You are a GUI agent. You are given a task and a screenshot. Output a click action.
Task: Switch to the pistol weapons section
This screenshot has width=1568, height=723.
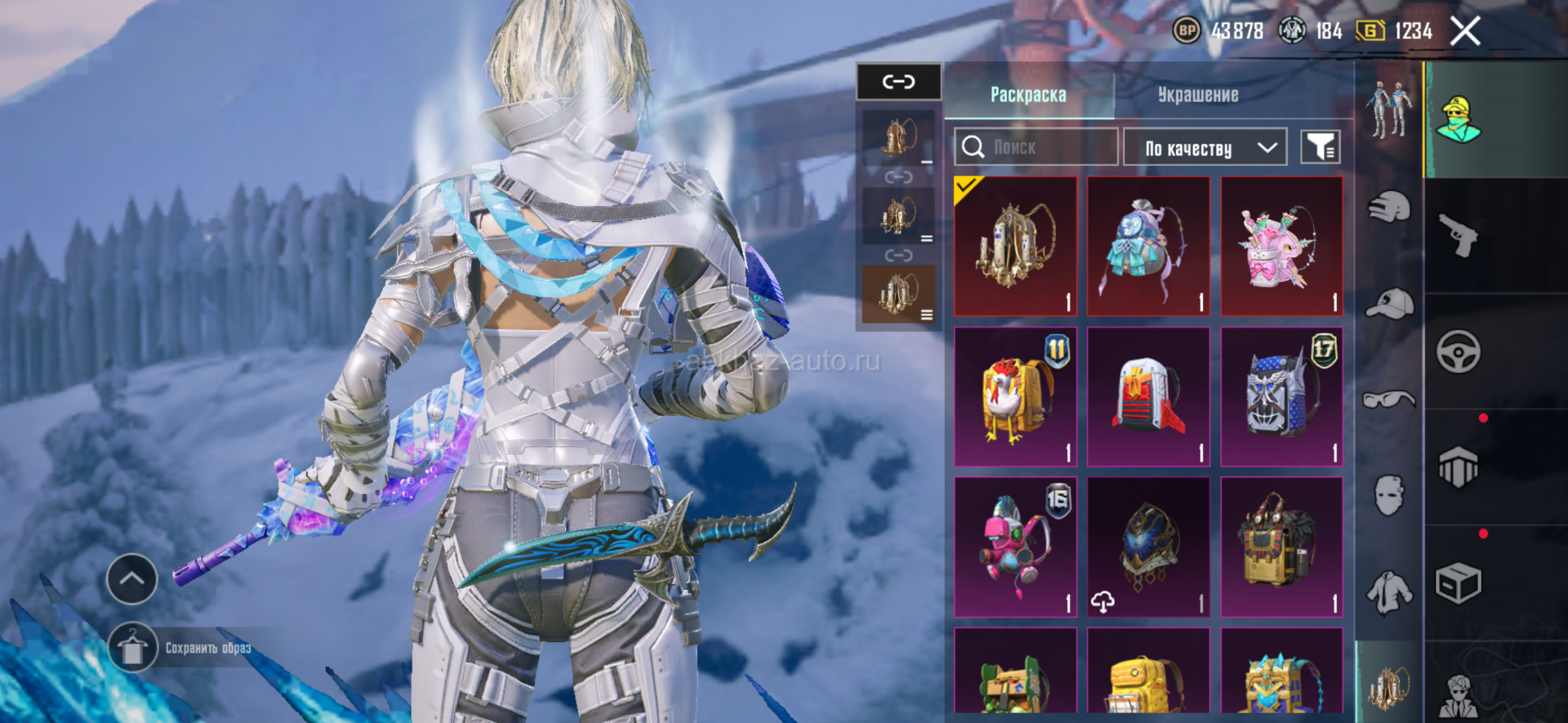pyautogui.click(x=1459, y=235)
